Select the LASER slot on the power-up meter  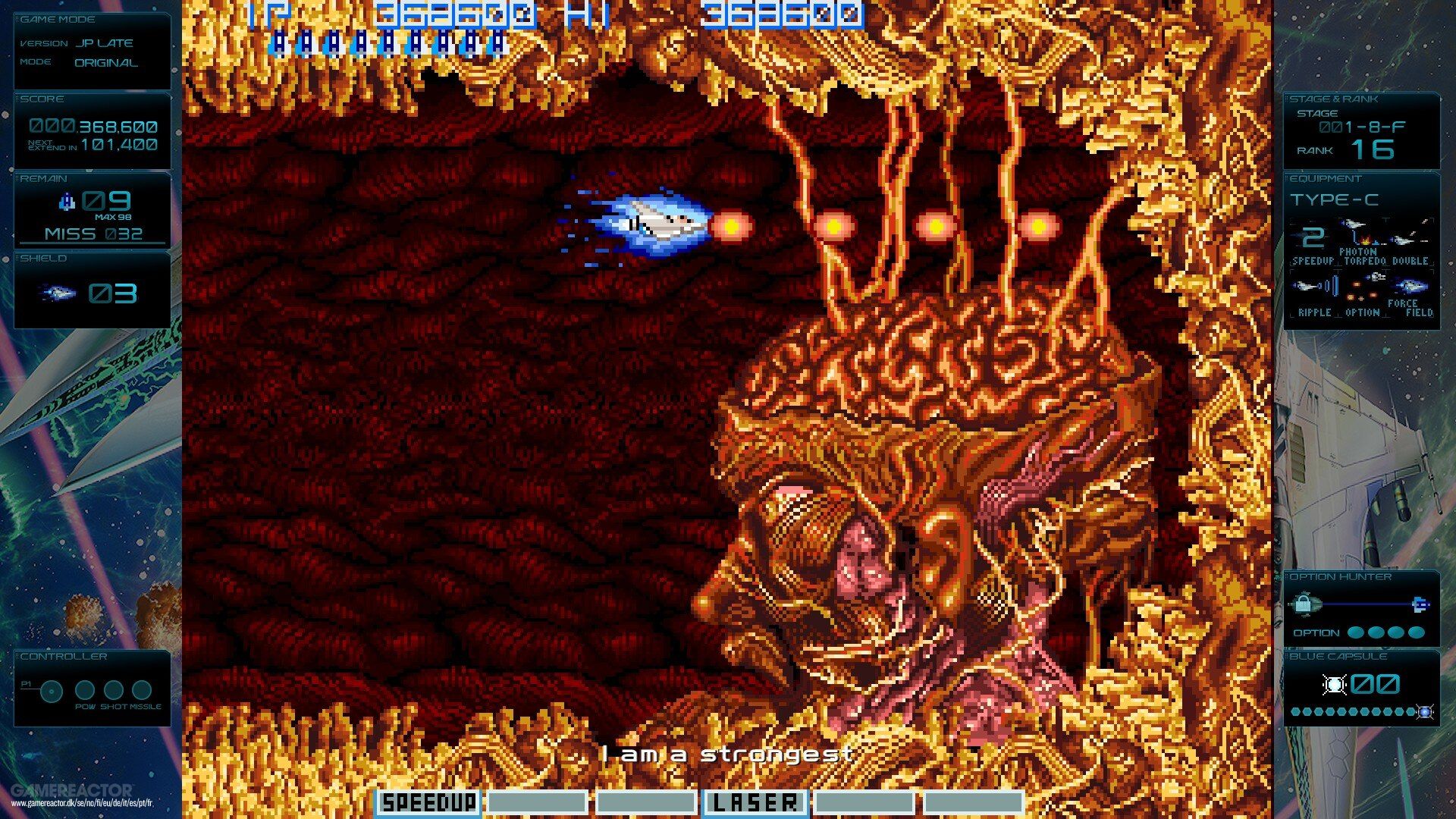[x=756, y=802]
